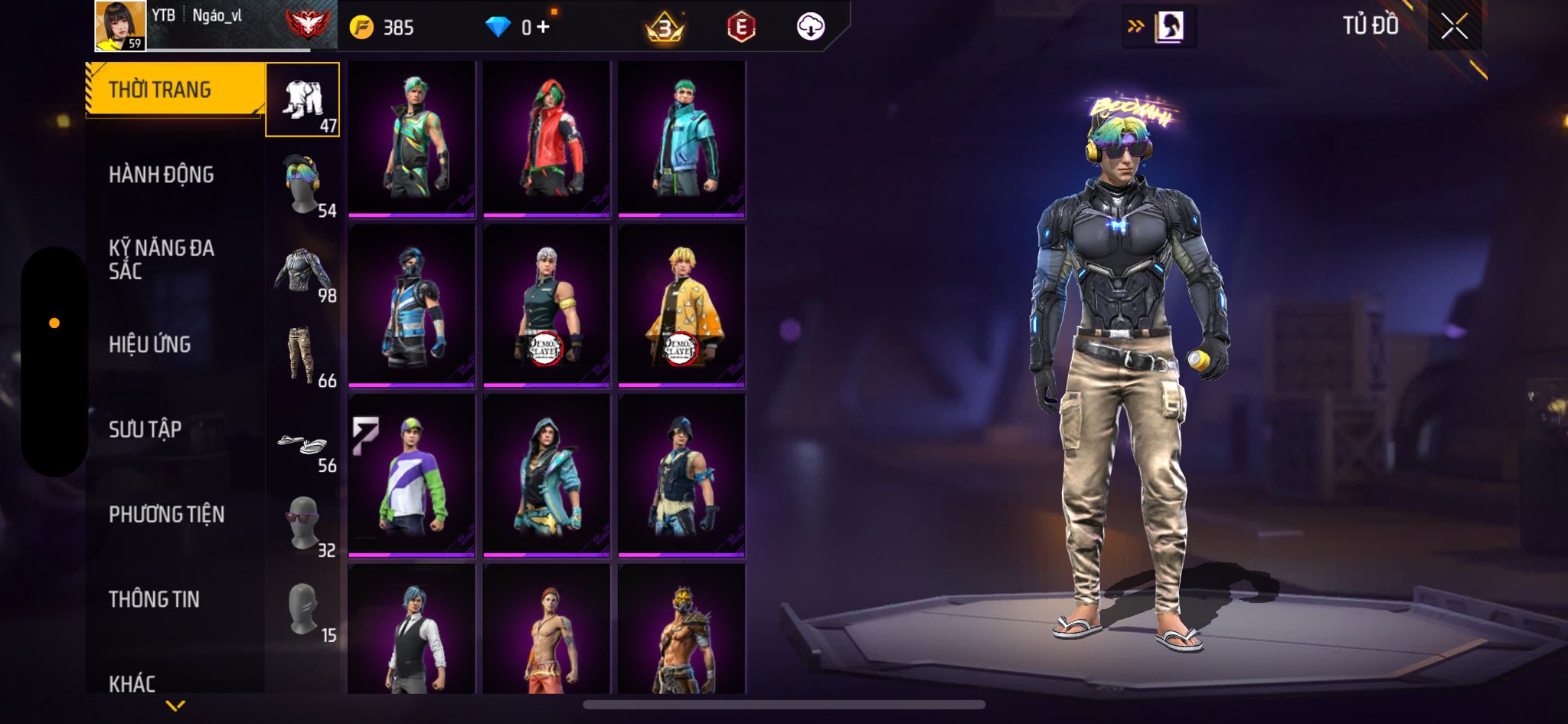The width and height of the screenshot is (1568, 724).
Task: Choose the face mask category showing 15 items
Action: [303, 610]
